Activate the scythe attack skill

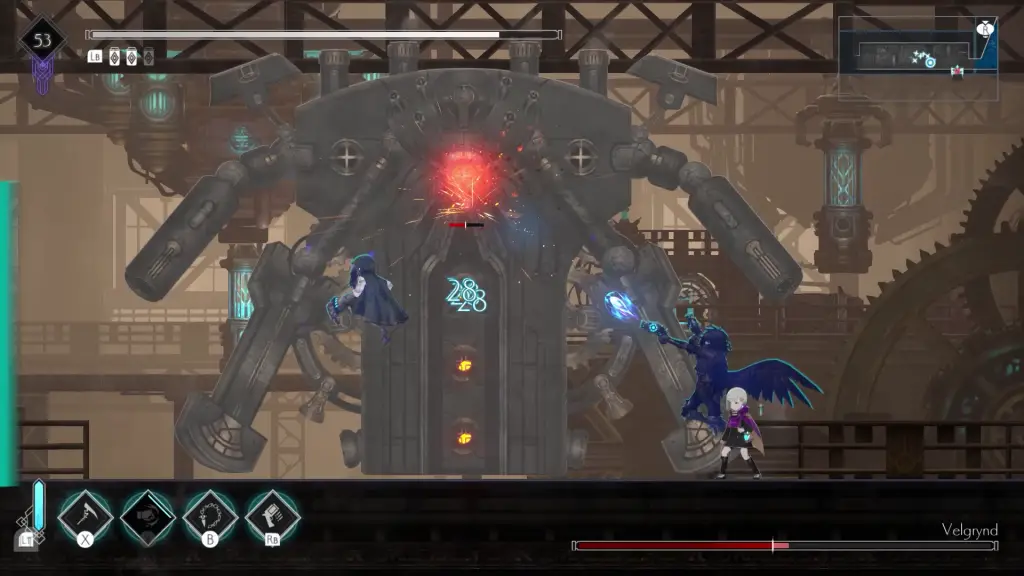(85, 516)
